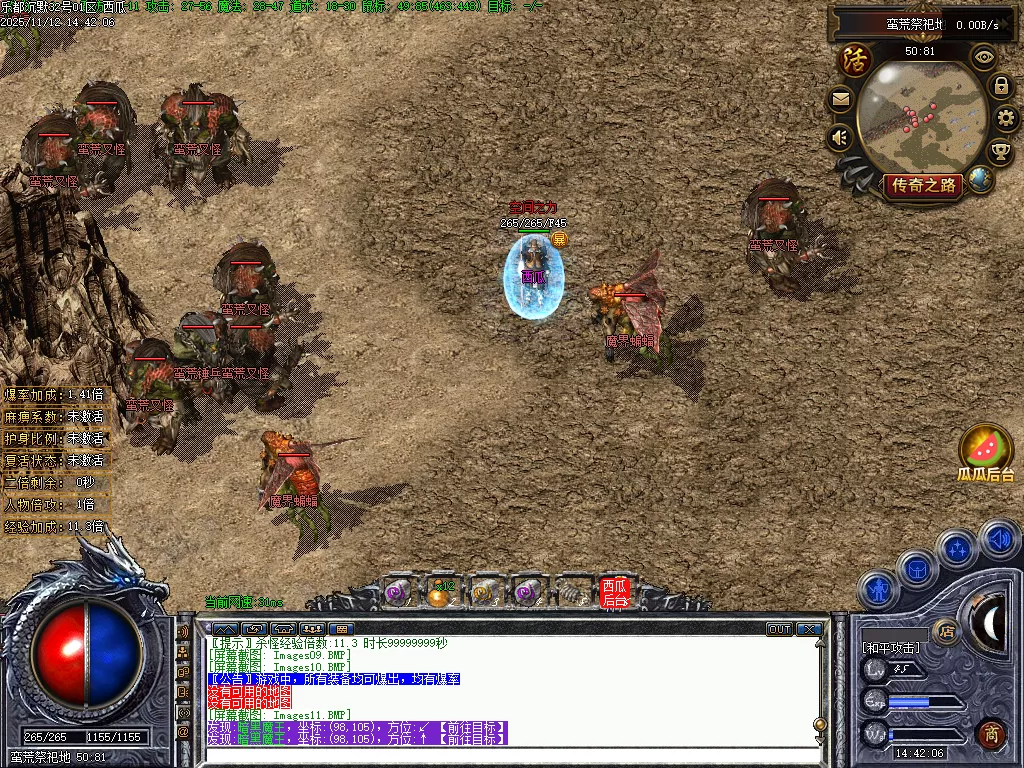Toggle the speaker icon beside the minimap
Screen dimensions: 1024x768
coord(840,138)
